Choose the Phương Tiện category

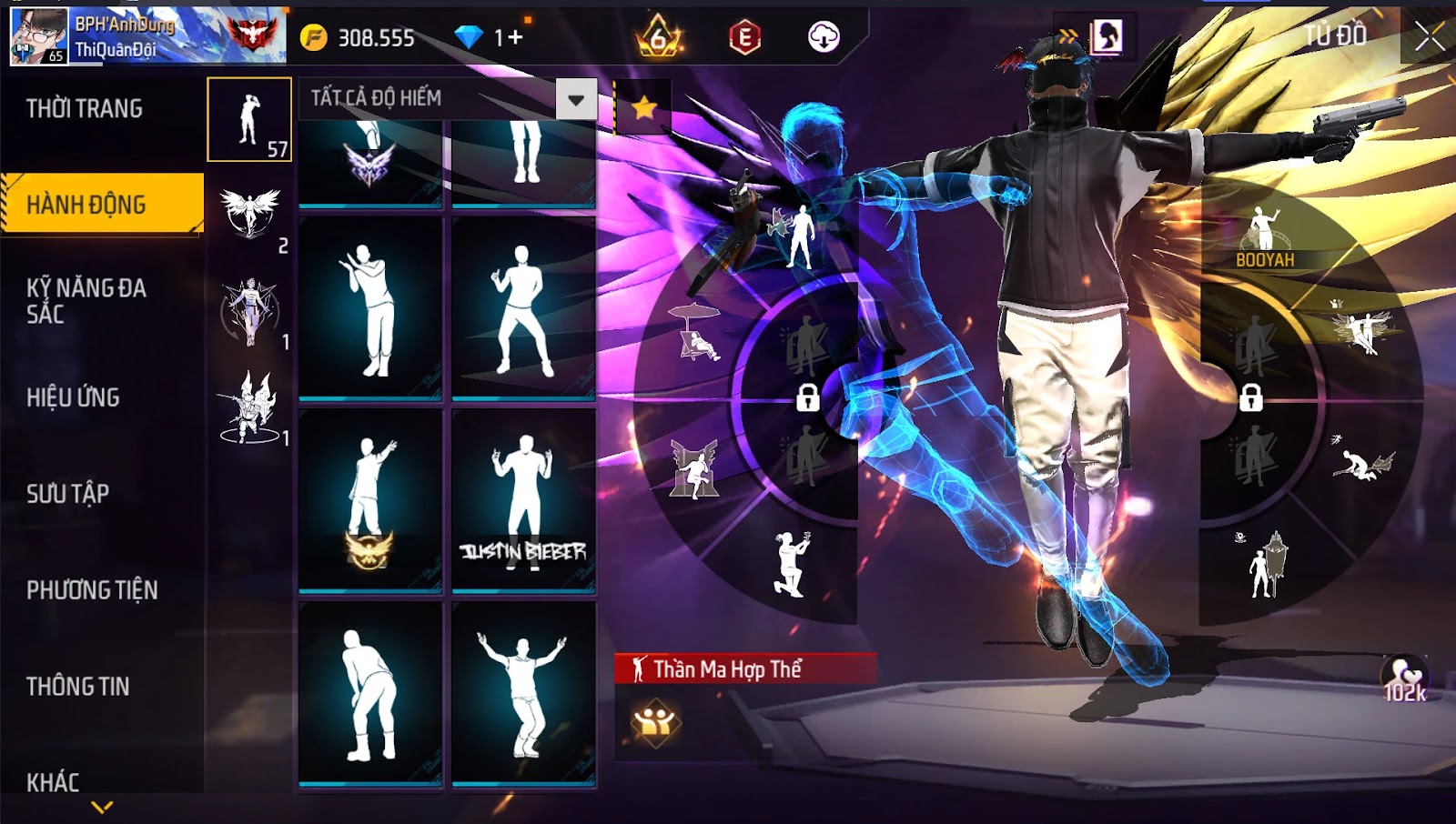coord(92,590)
